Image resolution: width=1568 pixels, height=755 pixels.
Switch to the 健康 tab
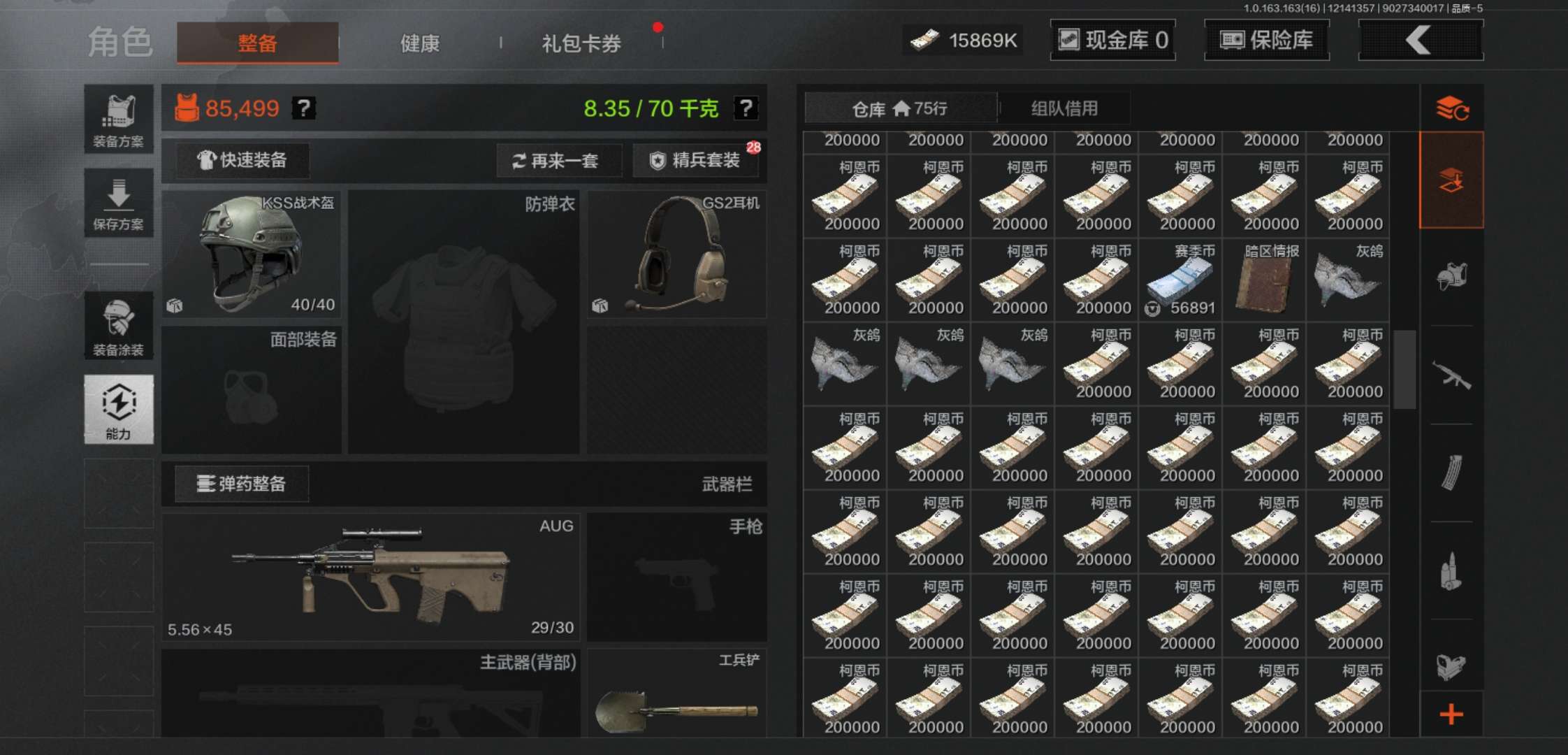419,43
